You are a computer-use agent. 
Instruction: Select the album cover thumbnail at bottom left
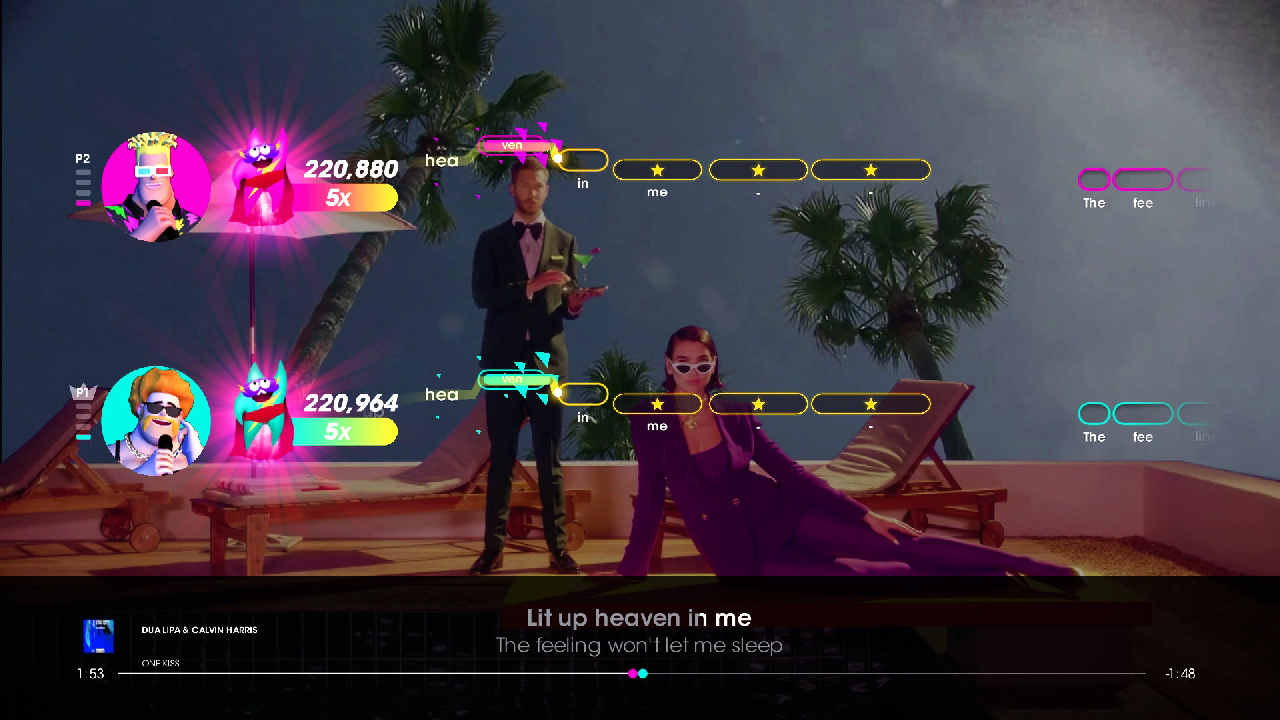[98, 637]
